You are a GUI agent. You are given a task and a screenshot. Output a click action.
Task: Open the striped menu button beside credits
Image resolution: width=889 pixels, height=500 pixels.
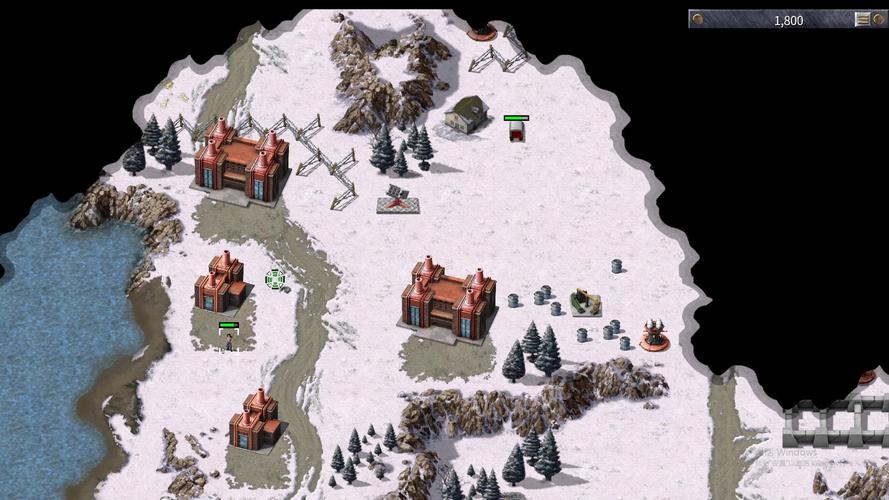862,19
